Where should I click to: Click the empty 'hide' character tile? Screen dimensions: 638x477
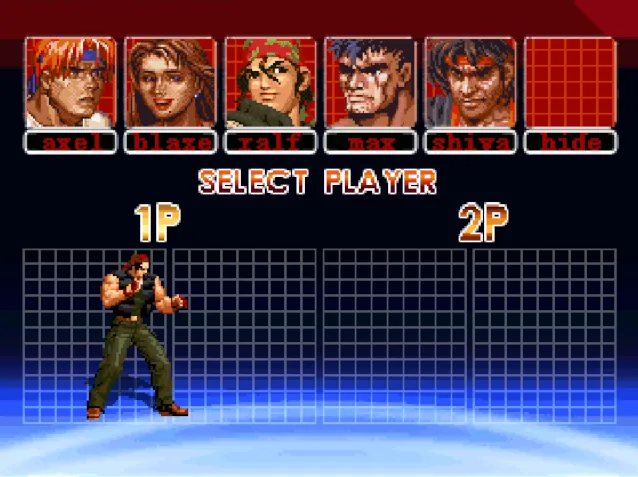(570, 83)
